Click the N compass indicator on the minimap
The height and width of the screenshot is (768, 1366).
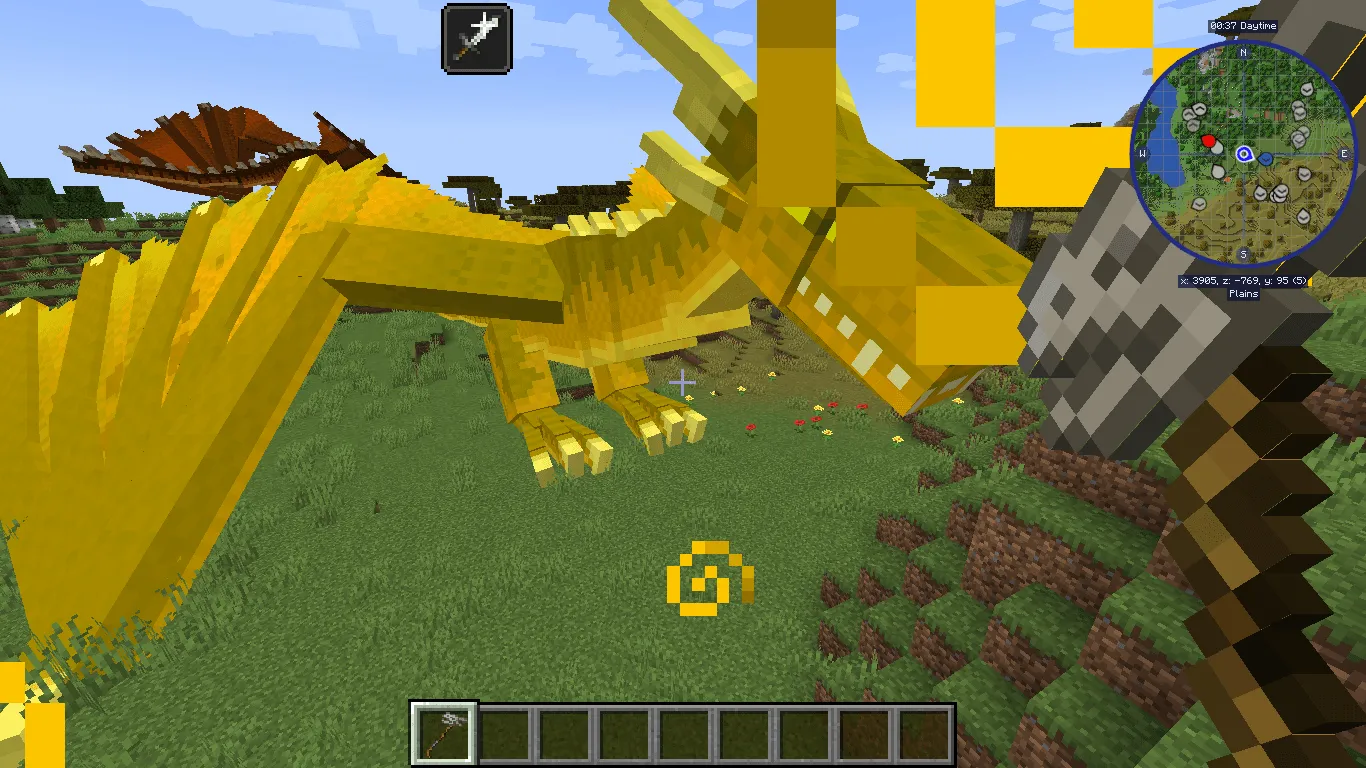point(1242,53)
